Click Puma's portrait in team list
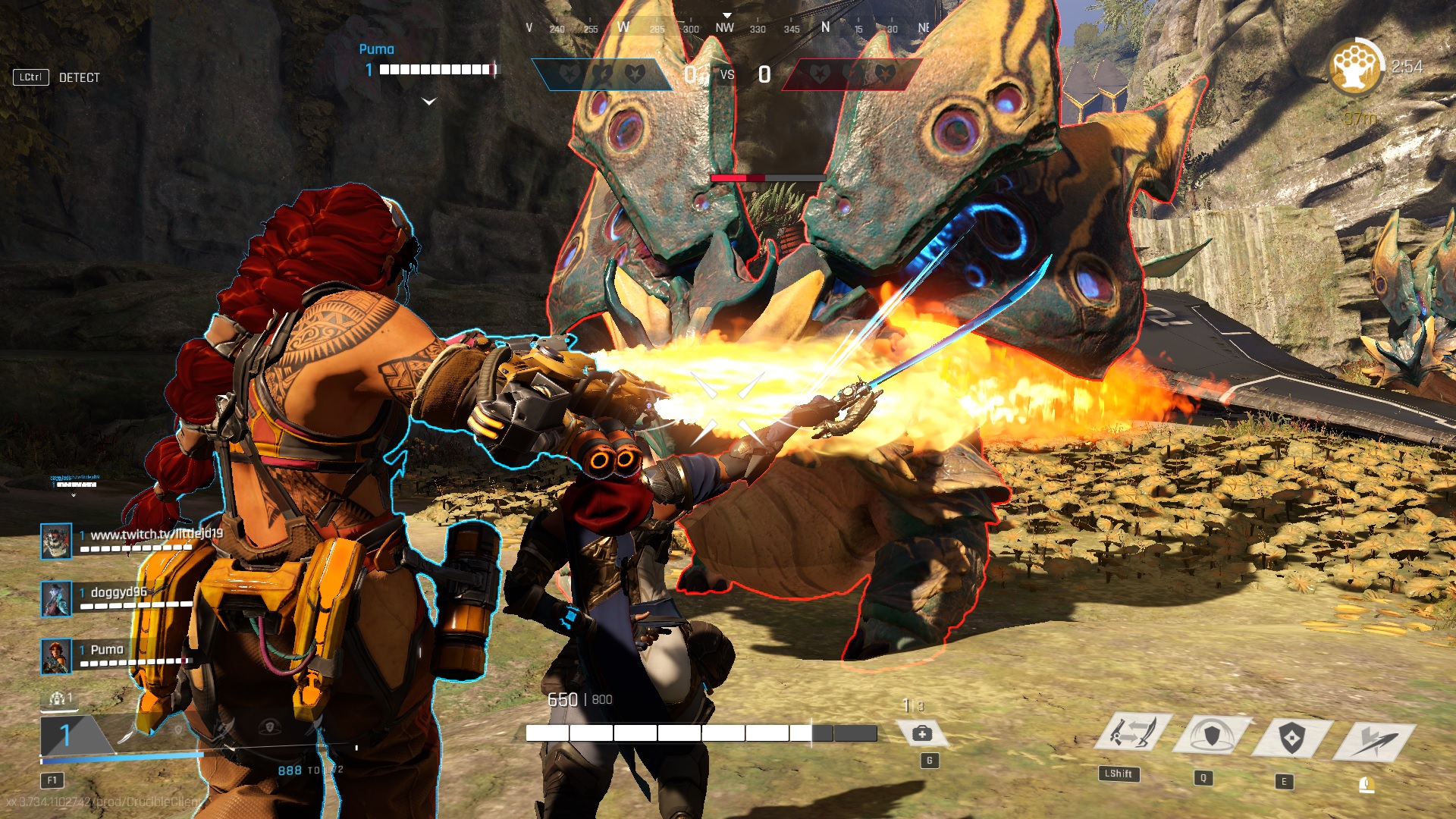 pyautogui.click(x=56, y=656)
